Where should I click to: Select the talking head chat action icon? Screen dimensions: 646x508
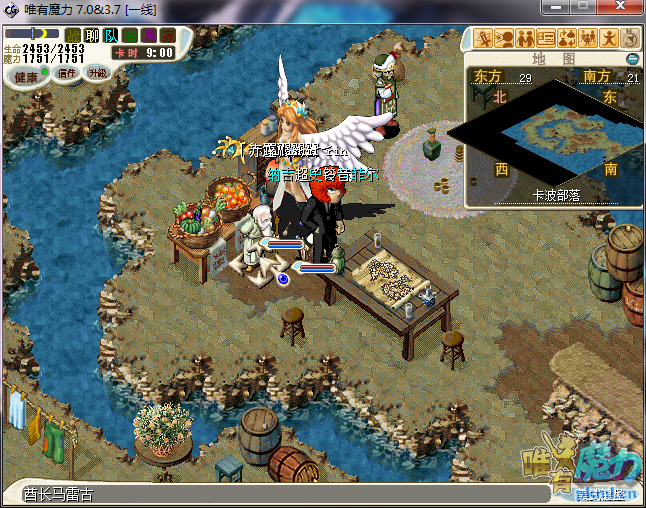point(504,39)
